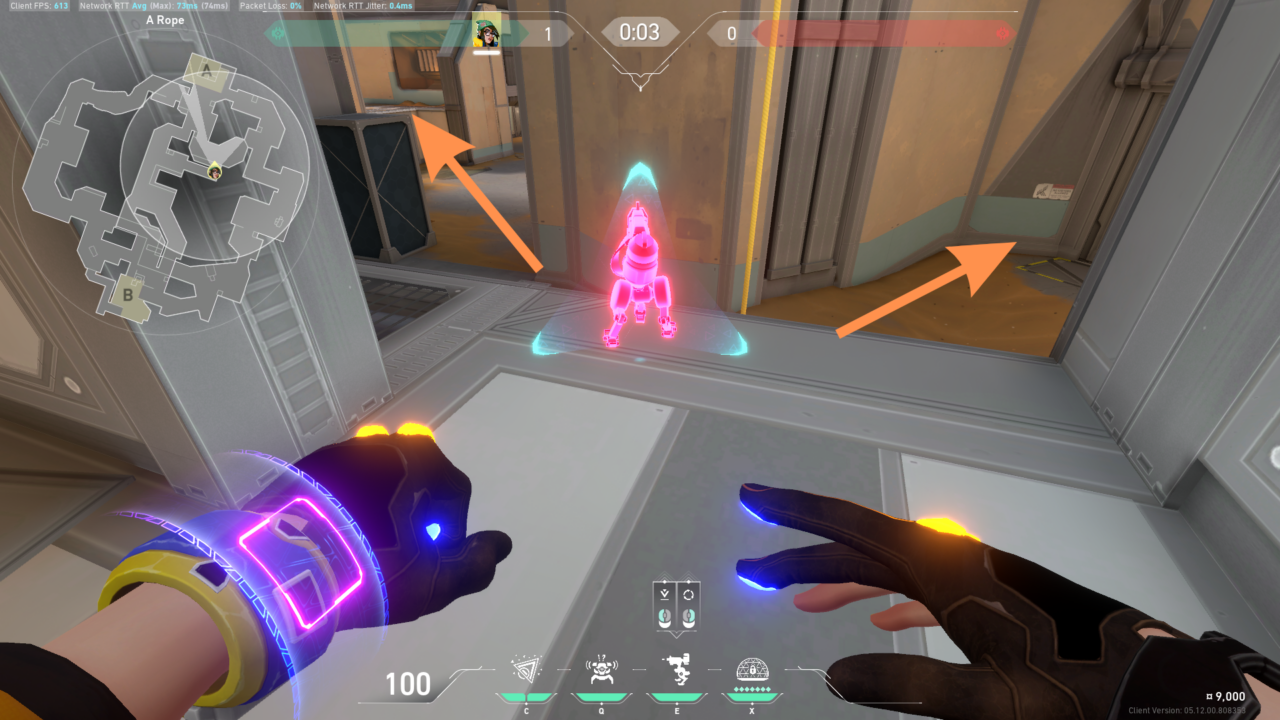Click the A Rope location label
The image size is (1280, 720).
click(166, 20)
